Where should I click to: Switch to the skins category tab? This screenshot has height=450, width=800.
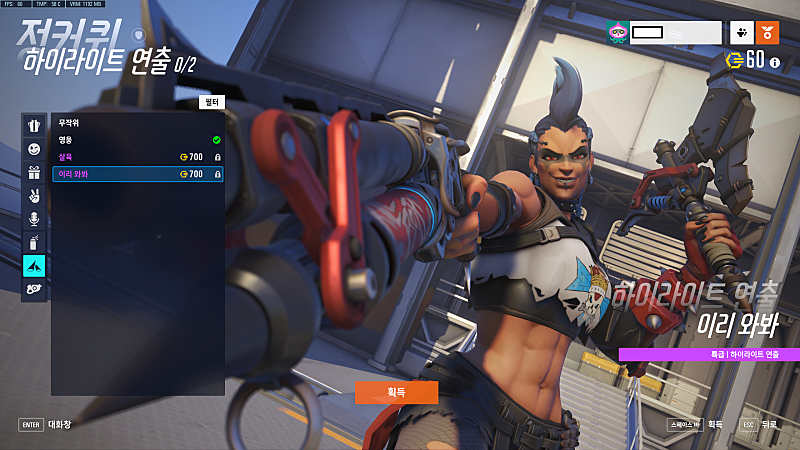(x=34, y=126)
